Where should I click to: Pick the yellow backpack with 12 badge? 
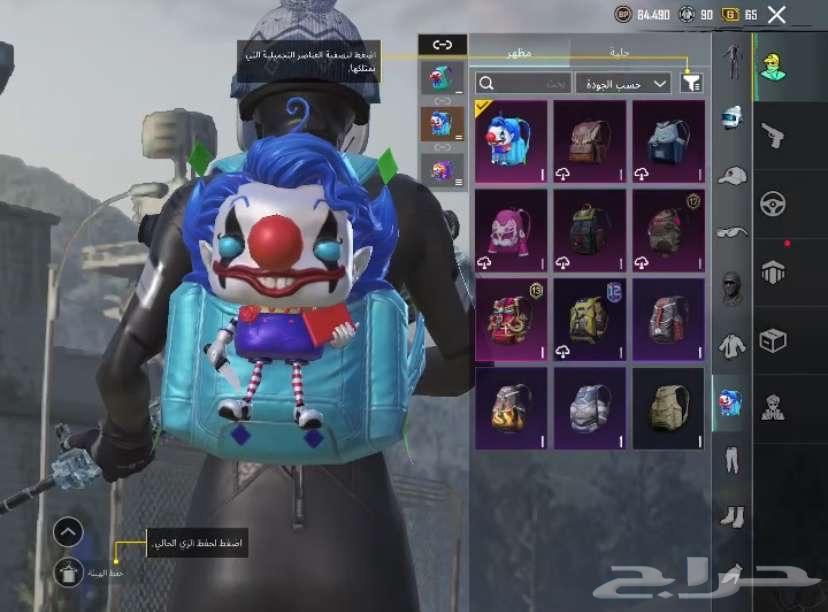pyautogui.click(x=590, y=320)
